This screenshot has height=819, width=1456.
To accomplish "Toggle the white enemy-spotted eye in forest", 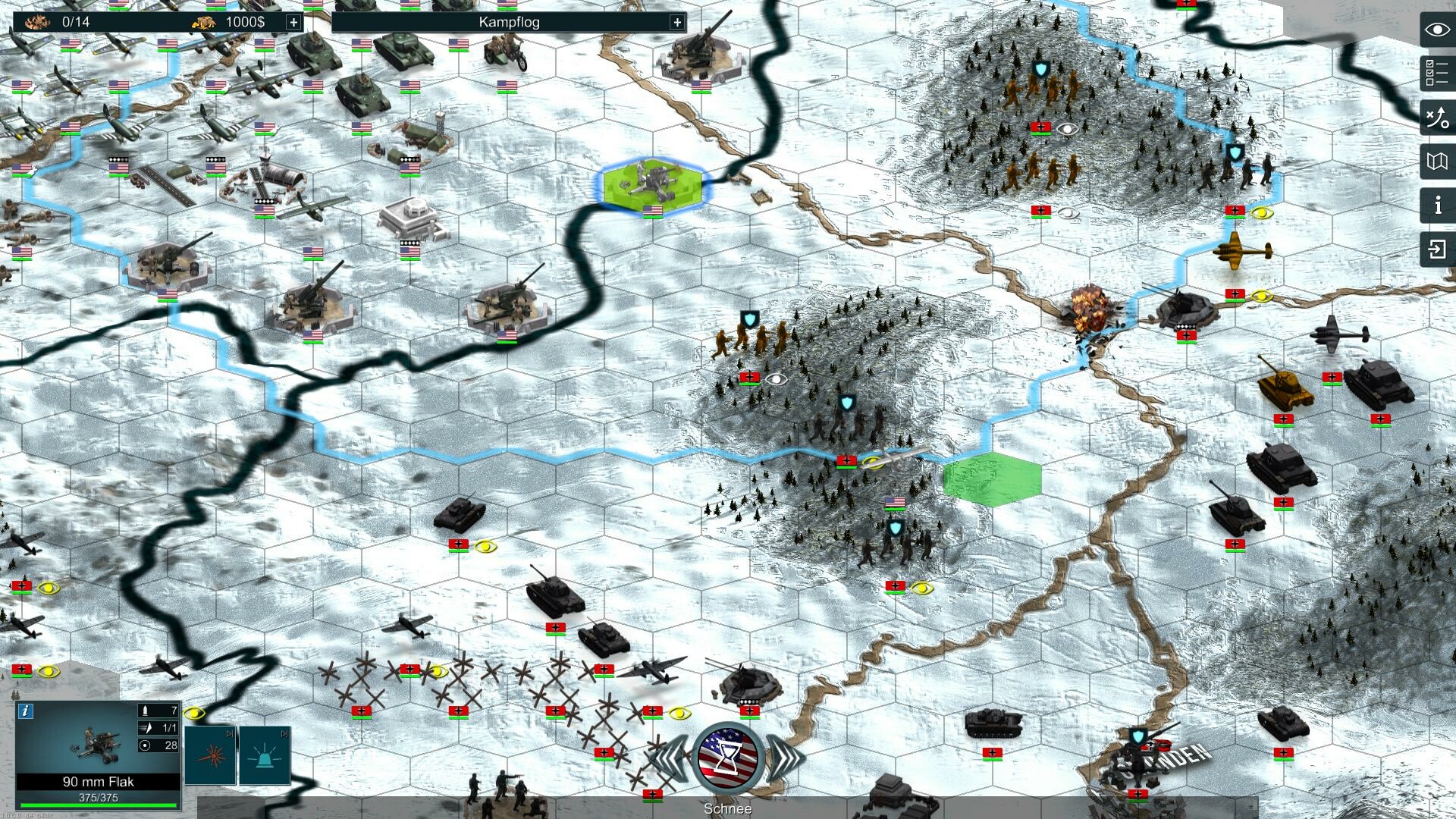I will [x=775, y=380].
